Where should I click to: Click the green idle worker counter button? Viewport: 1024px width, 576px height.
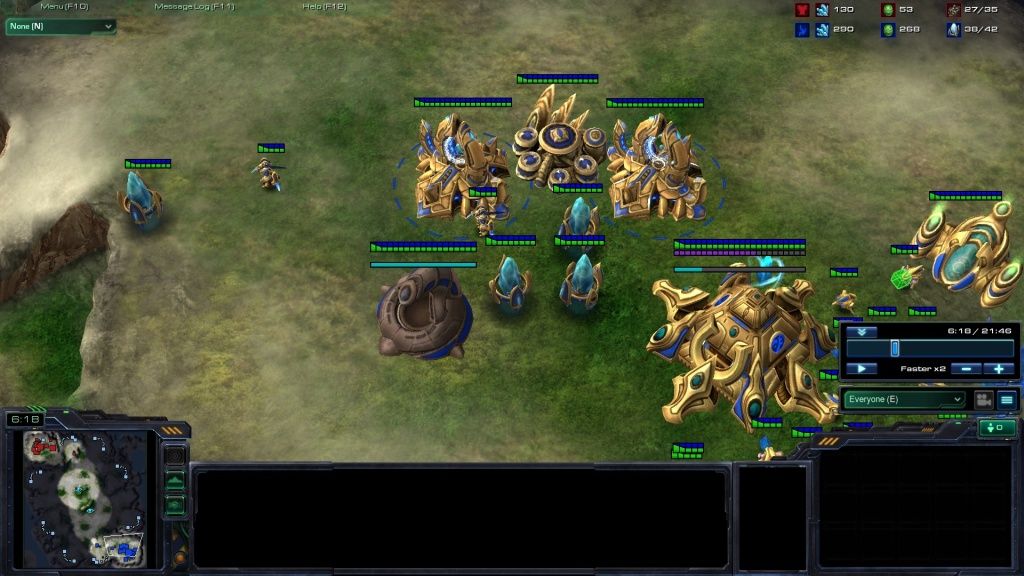(996, 428)
